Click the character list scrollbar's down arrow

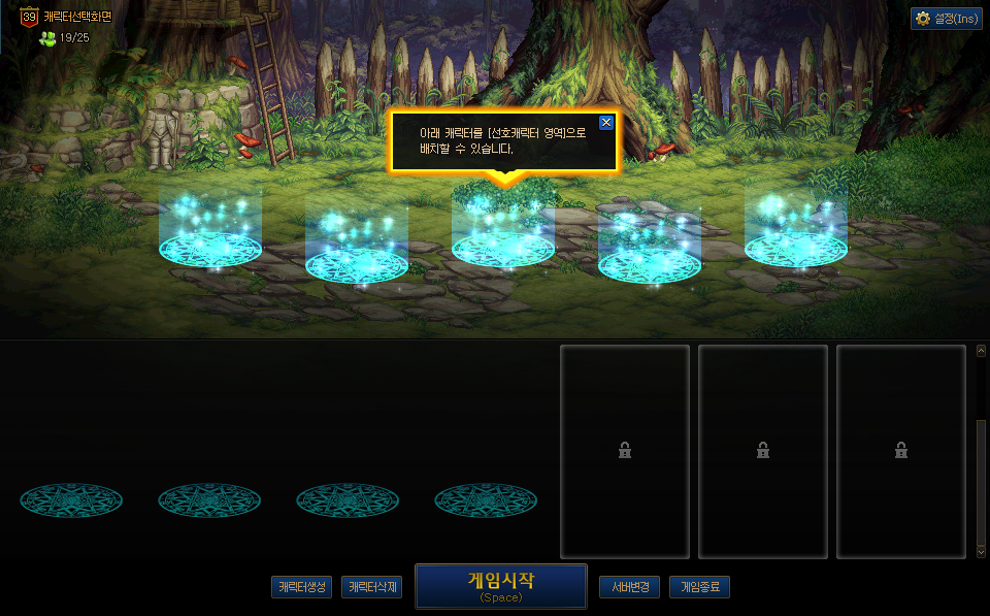pos(981,551)
